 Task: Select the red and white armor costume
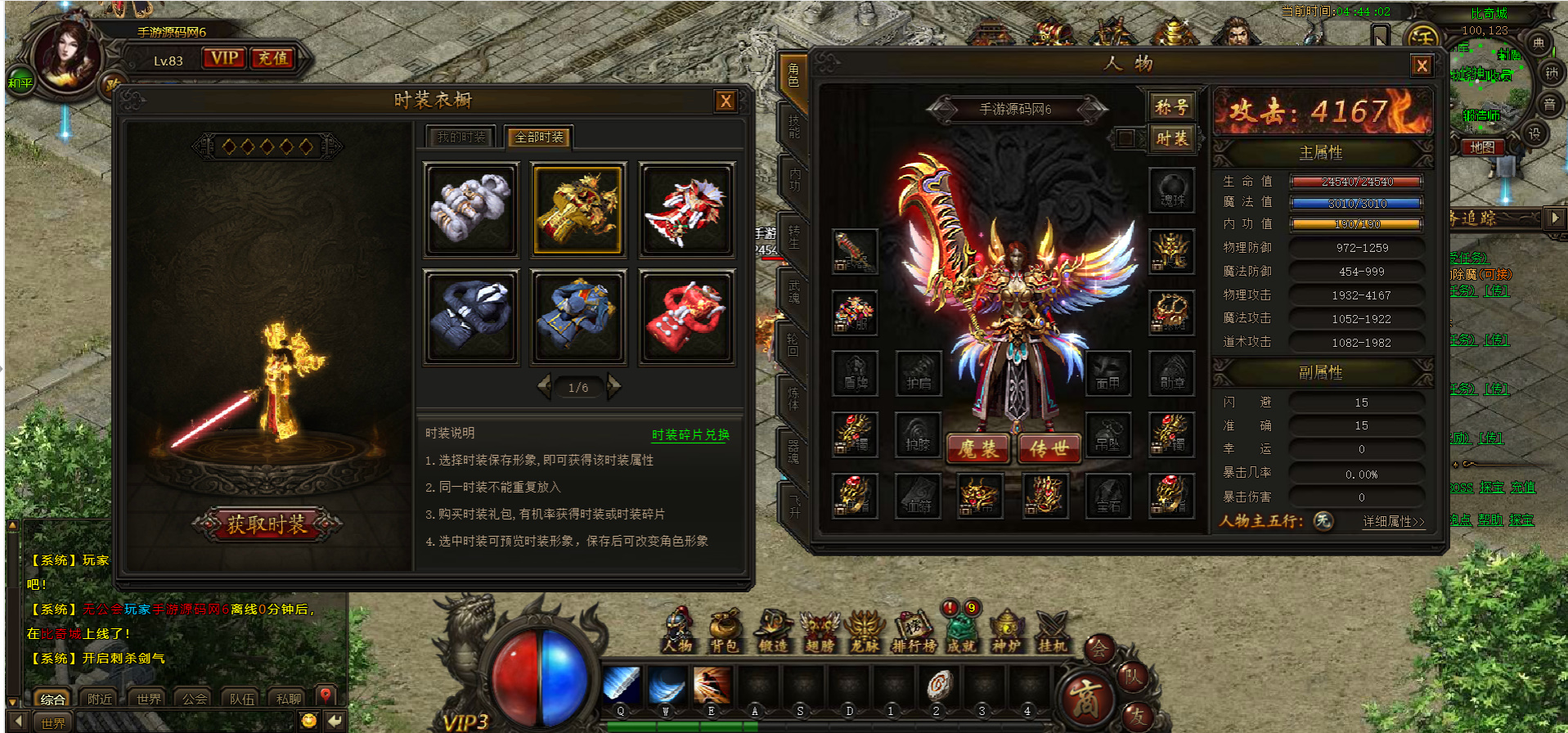pyautogui.click(x=685, y=209)
